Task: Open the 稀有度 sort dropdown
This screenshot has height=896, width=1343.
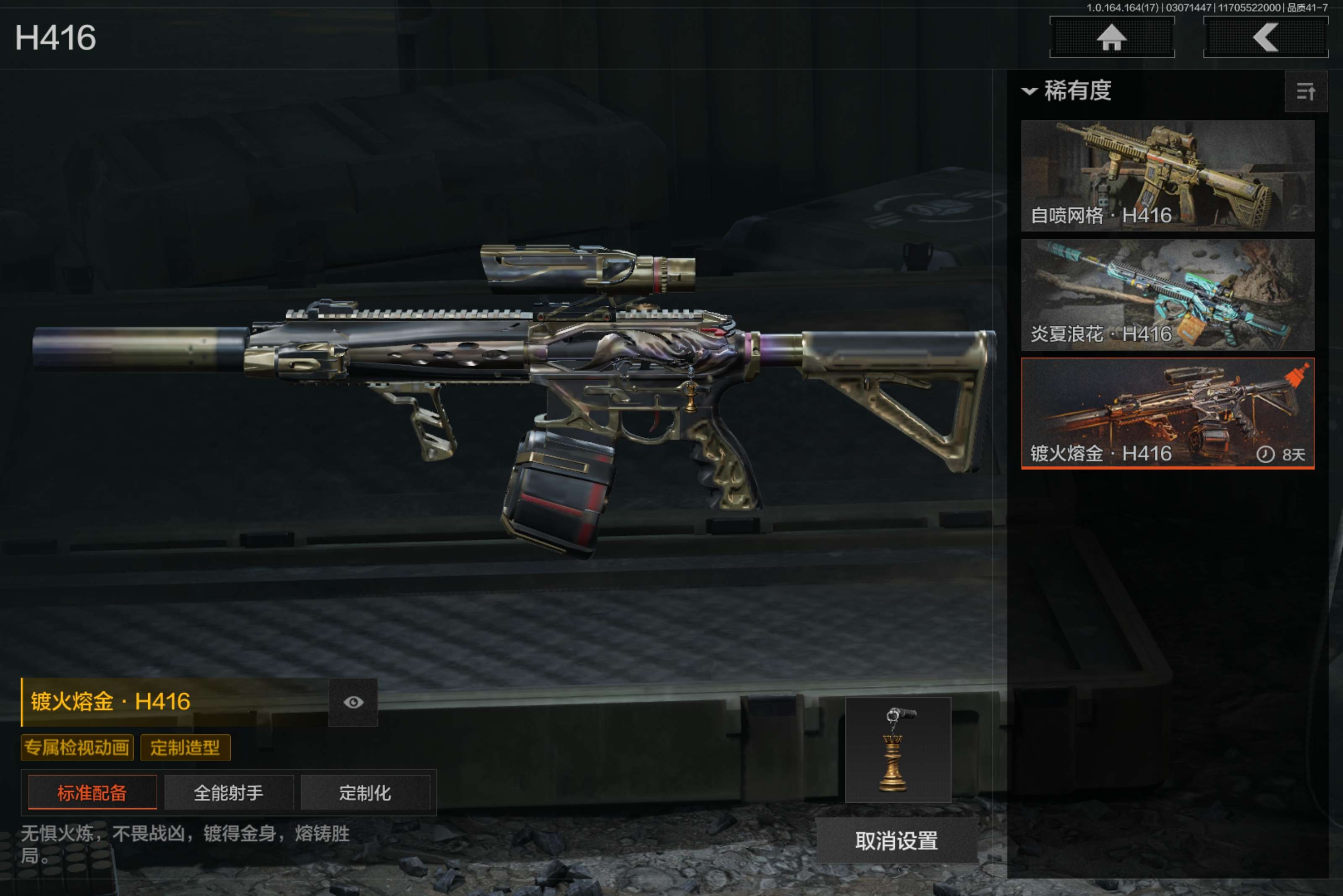Action: [x=1067, y=91]
